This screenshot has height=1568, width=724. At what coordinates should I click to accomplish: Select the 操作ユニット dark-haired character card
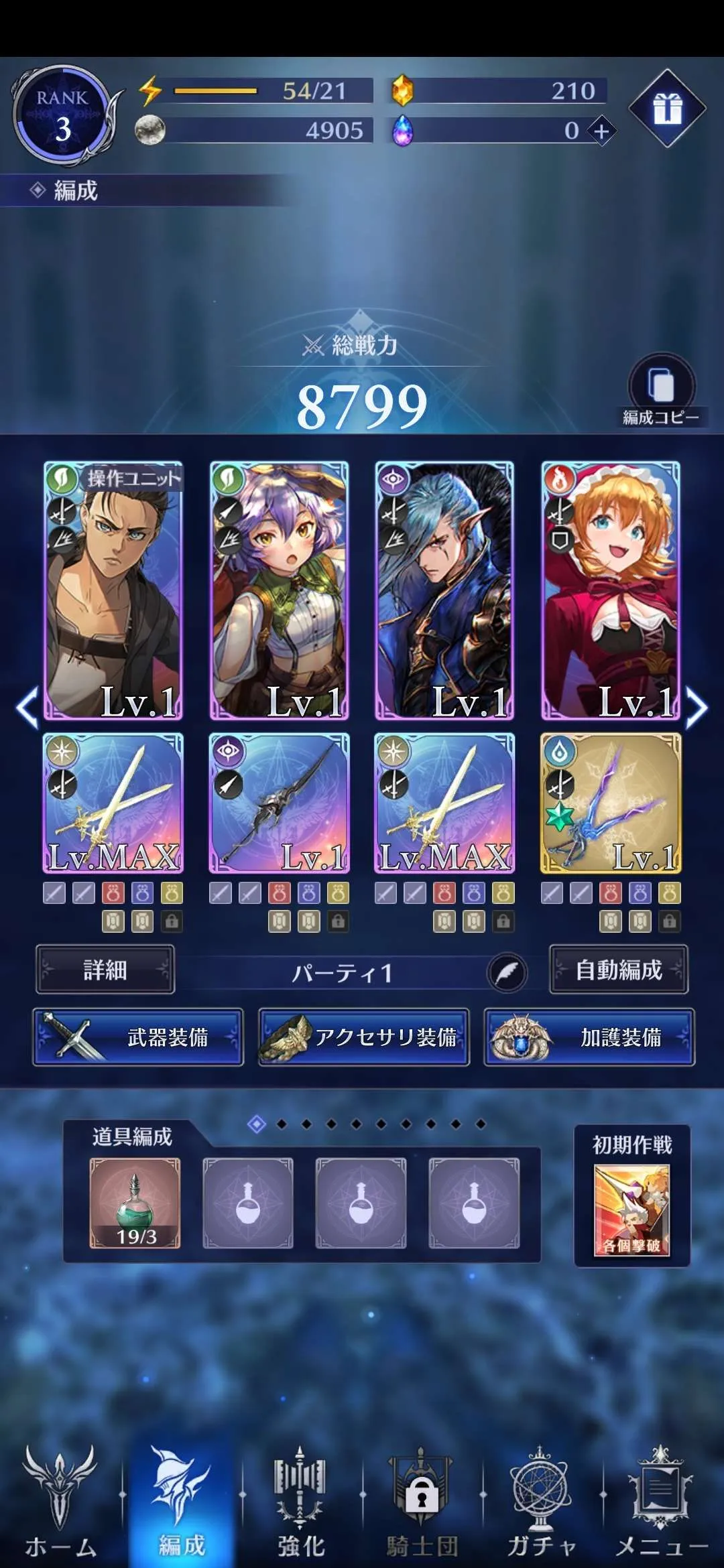[113, 590]
